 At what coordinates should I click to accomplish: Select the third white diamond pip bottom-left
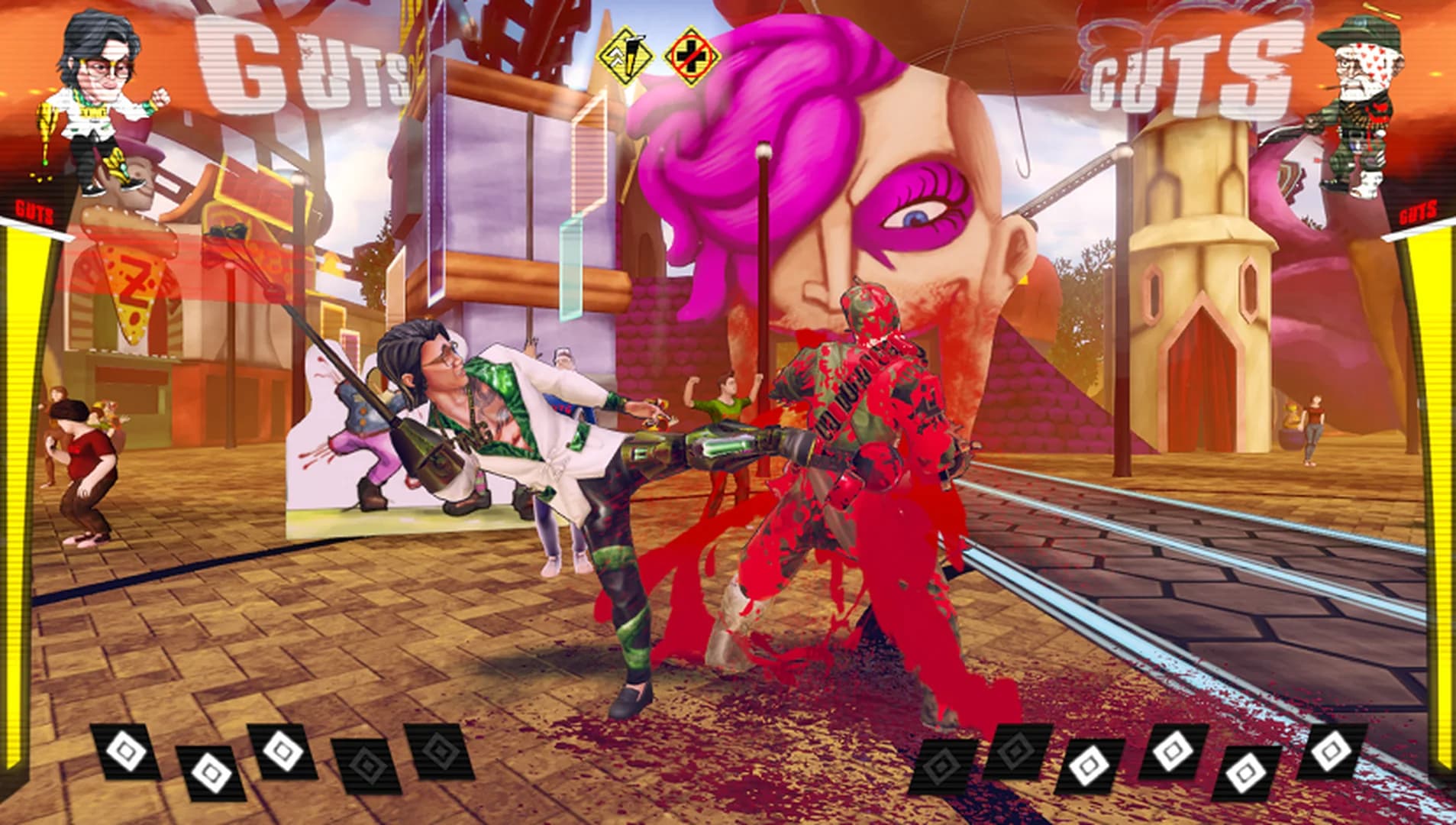[x=284, y=752]
